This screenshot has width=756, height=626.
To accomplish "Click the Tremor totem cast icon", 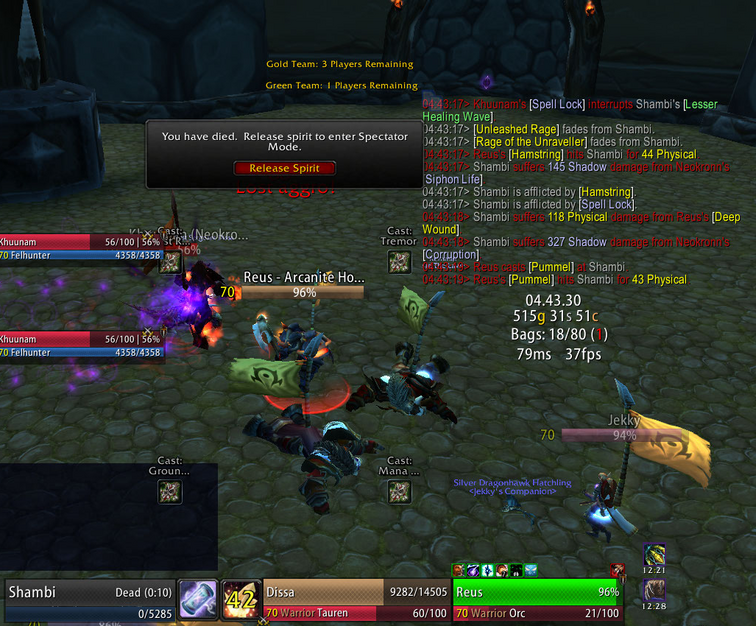I will (x=399, y=262).
